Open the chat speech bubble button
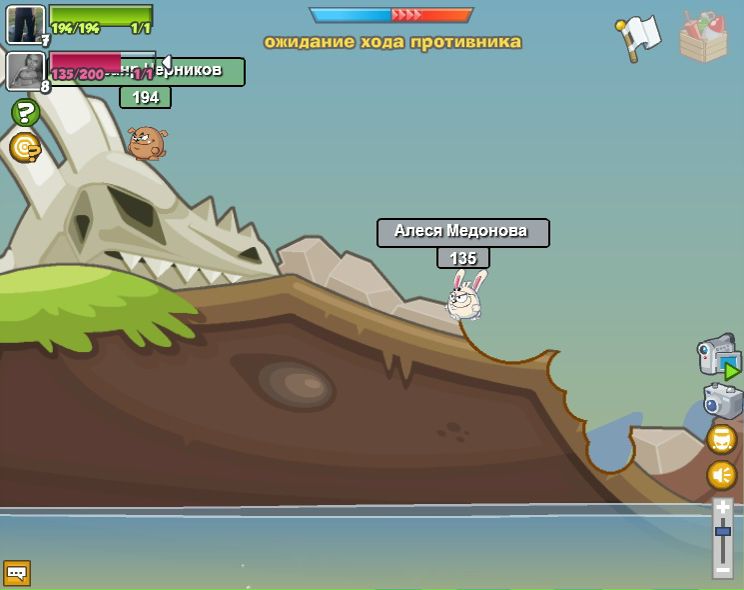This screenshot has width=744, height=590. tap(17, 573)
